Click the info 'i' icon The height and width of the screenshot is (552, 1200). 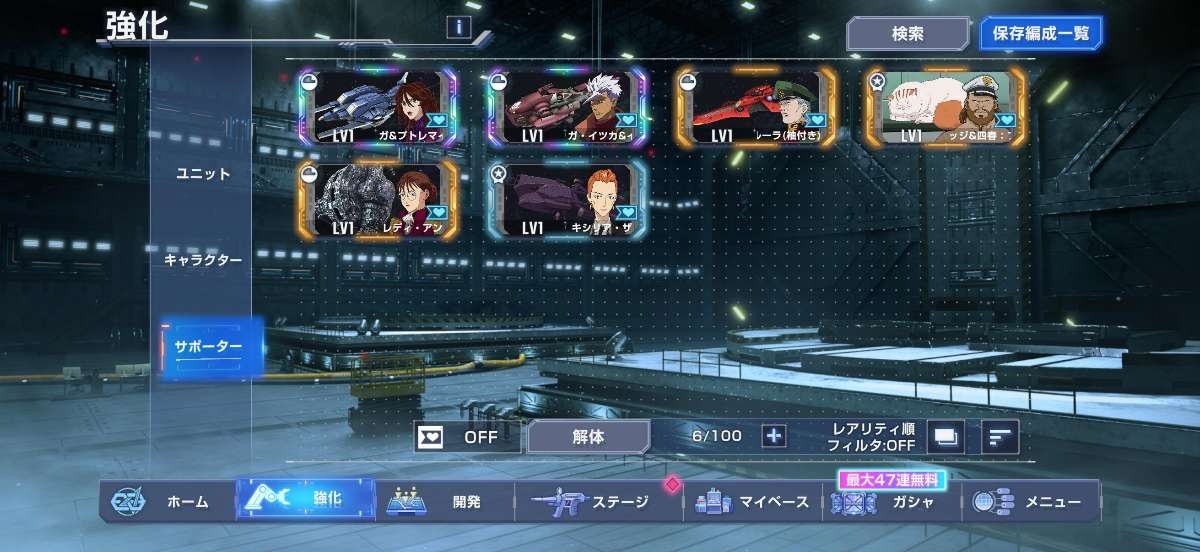[x=458, y=28]
